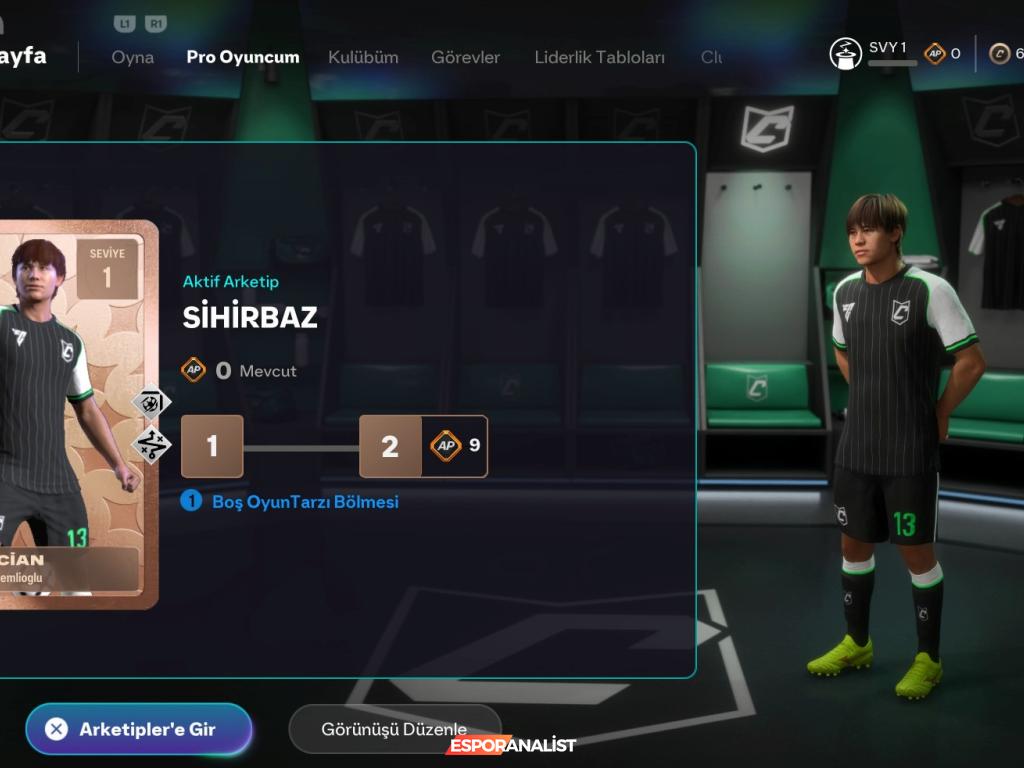1024x768 pixels.
Task: Select the Pro Oyuncum tab
Action: pyautogui.click(x=243, y=57)
